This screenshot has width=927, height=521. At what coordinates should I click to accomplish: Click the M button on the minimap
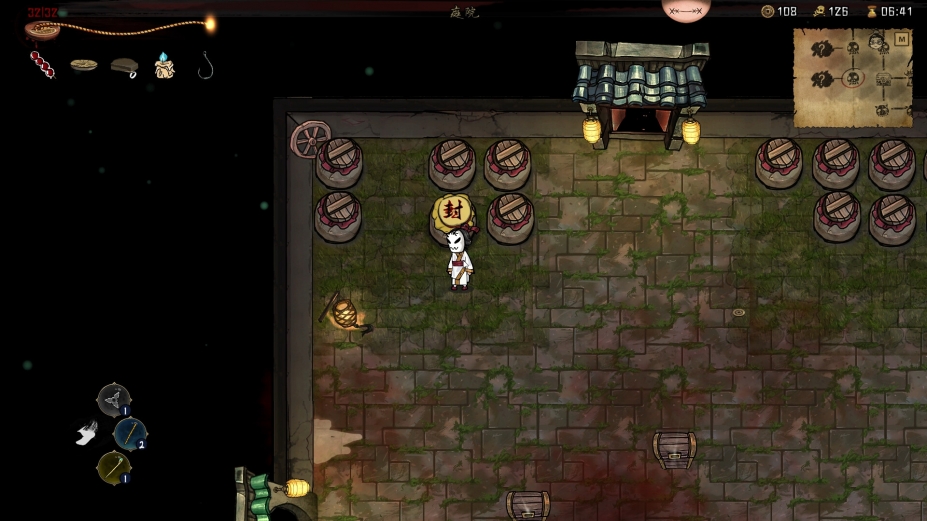[x=901, y=39]
